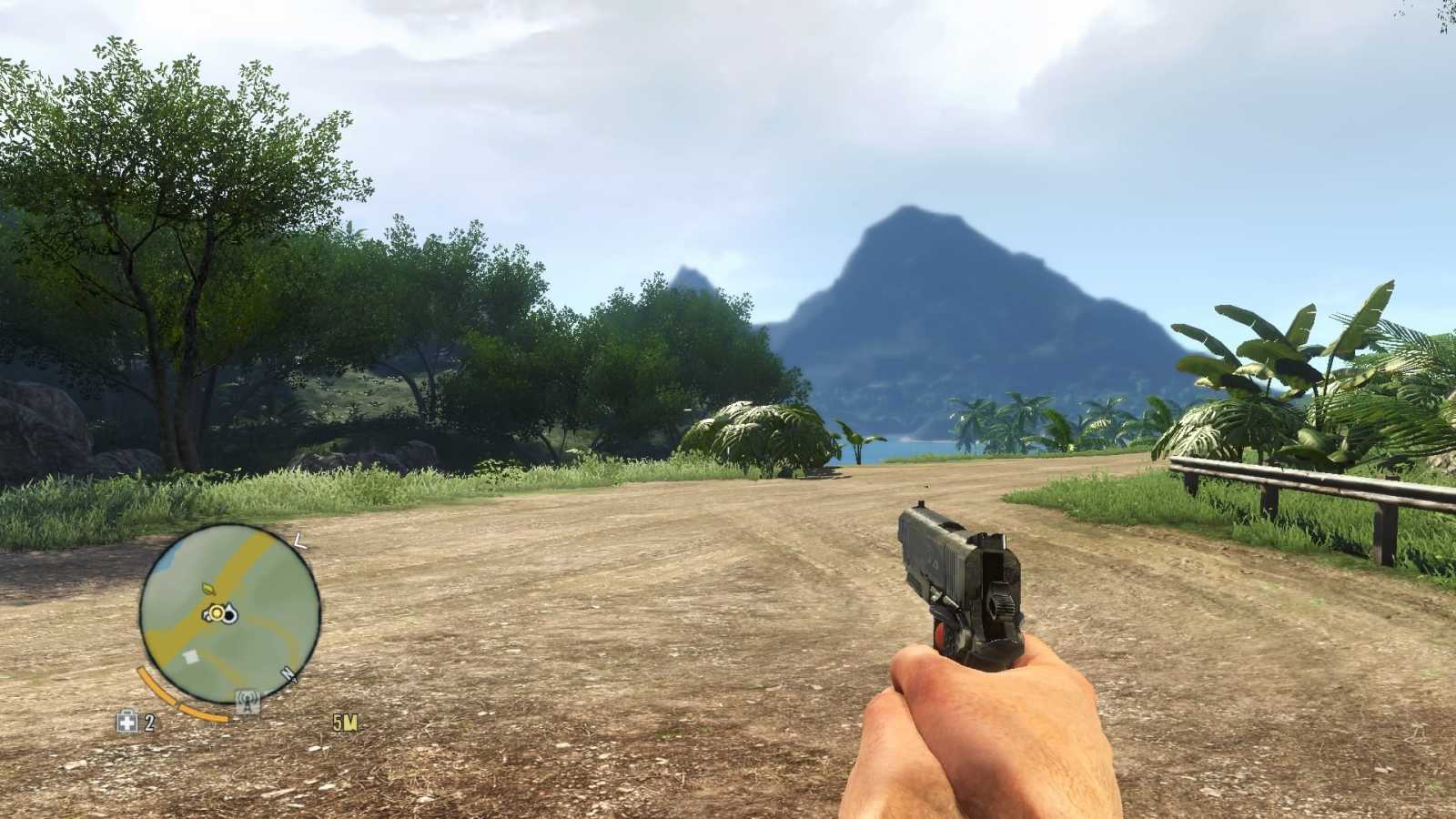1456x819 pixels.
Task: Click the yellow 5M objective distance indicator
Action: (x=345, y=721)
